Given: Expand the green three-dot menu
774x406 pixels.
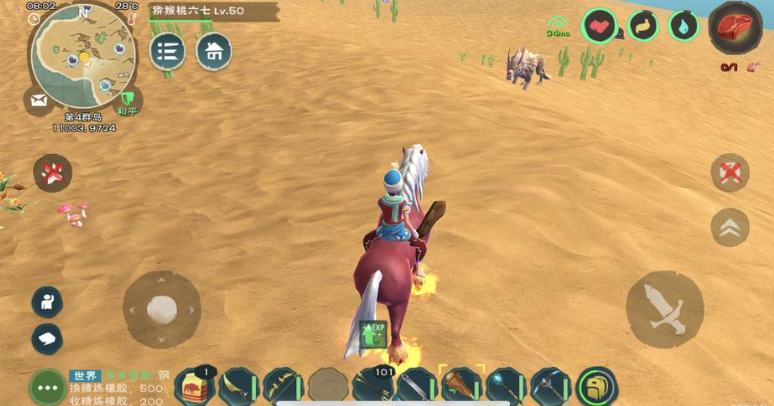Looking at the screenshot, I should pyautogui.click(x=47, y=386).
